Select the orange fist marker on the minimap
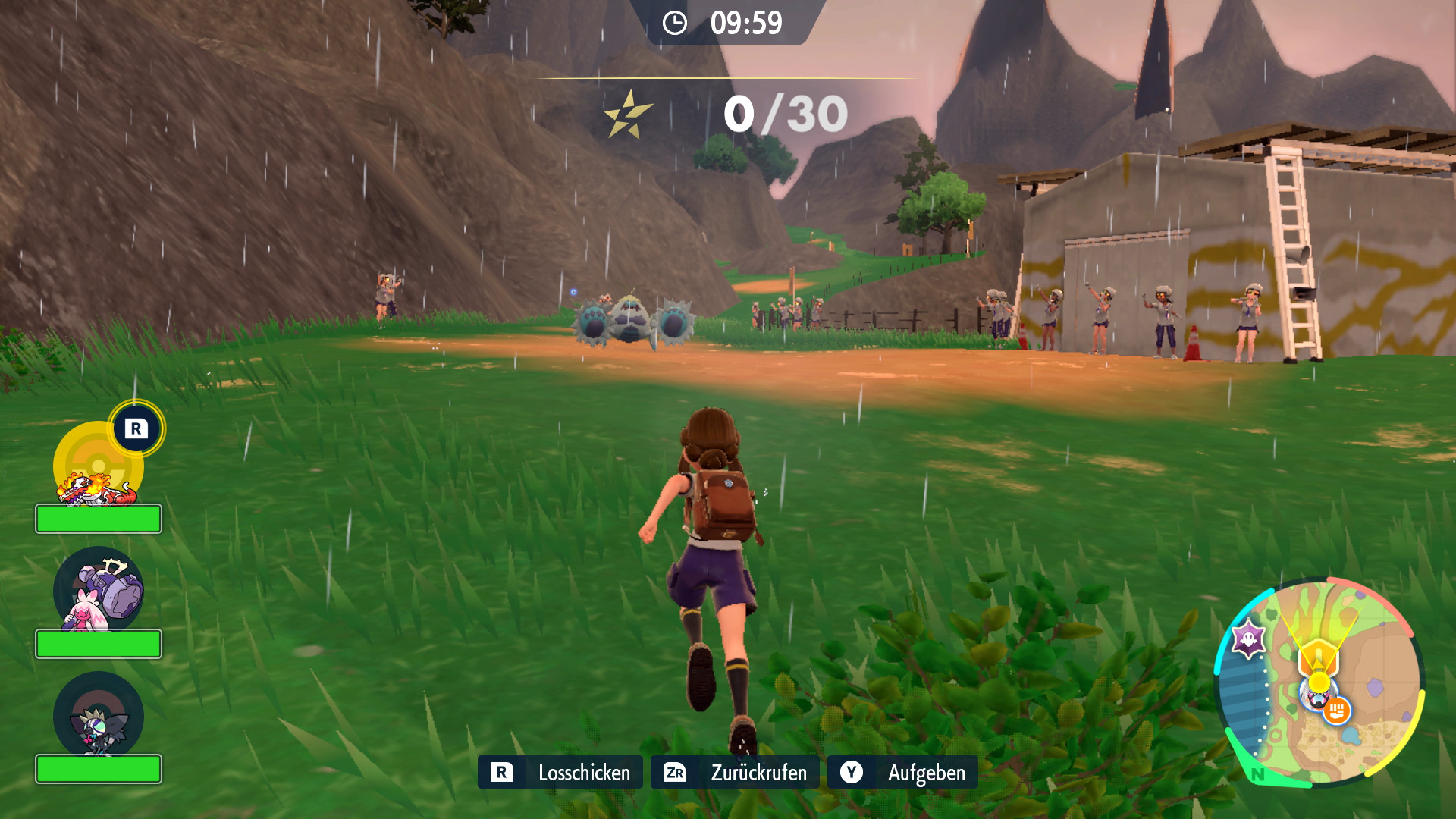 [x=1336, y=711]
